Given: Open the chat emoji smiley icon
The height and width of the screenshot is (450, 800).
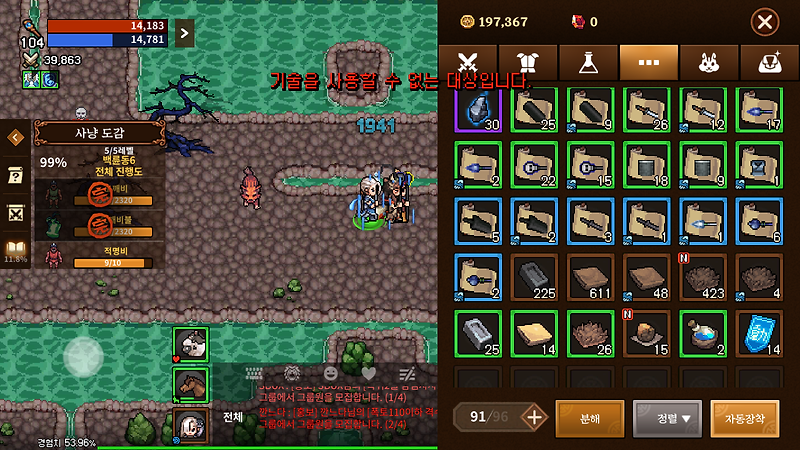Looking at the screenshot, I should [x=331, y=372].
